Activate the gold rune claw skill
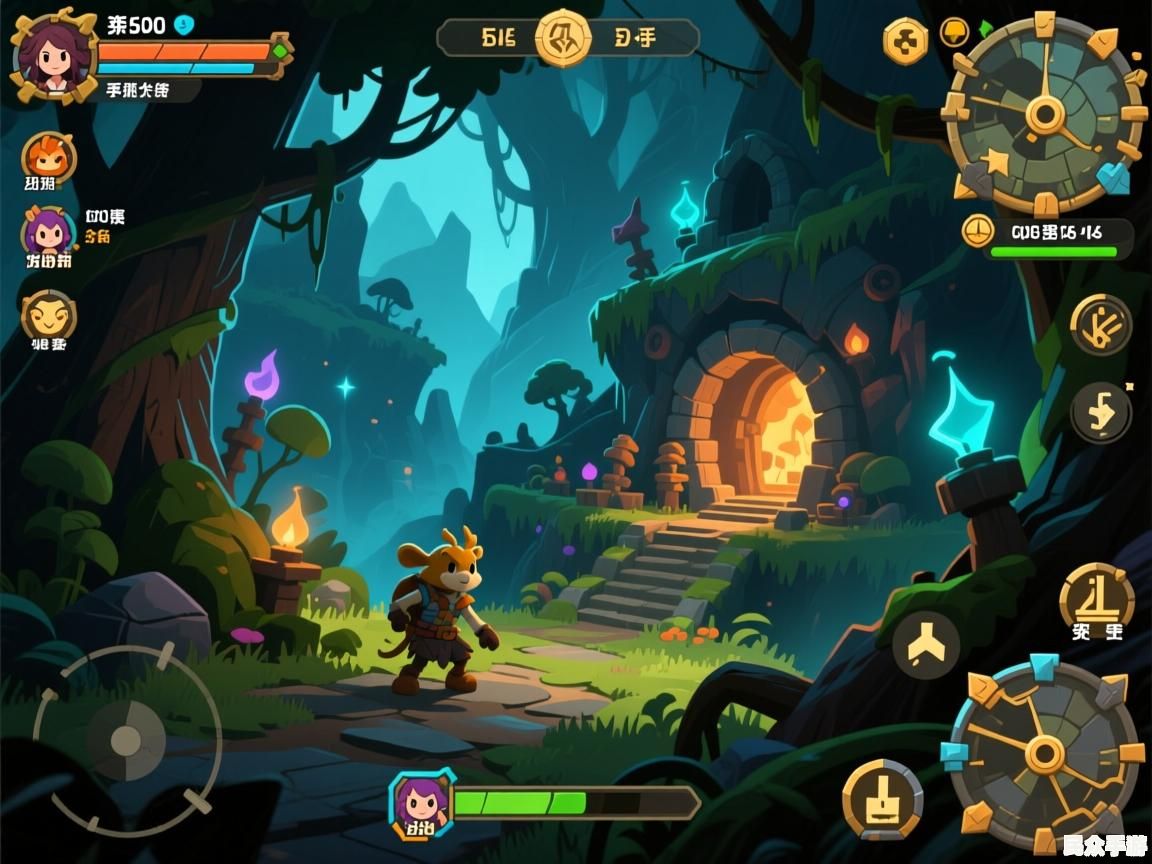Screen dimensions: 1152x864 point(1101,324)
